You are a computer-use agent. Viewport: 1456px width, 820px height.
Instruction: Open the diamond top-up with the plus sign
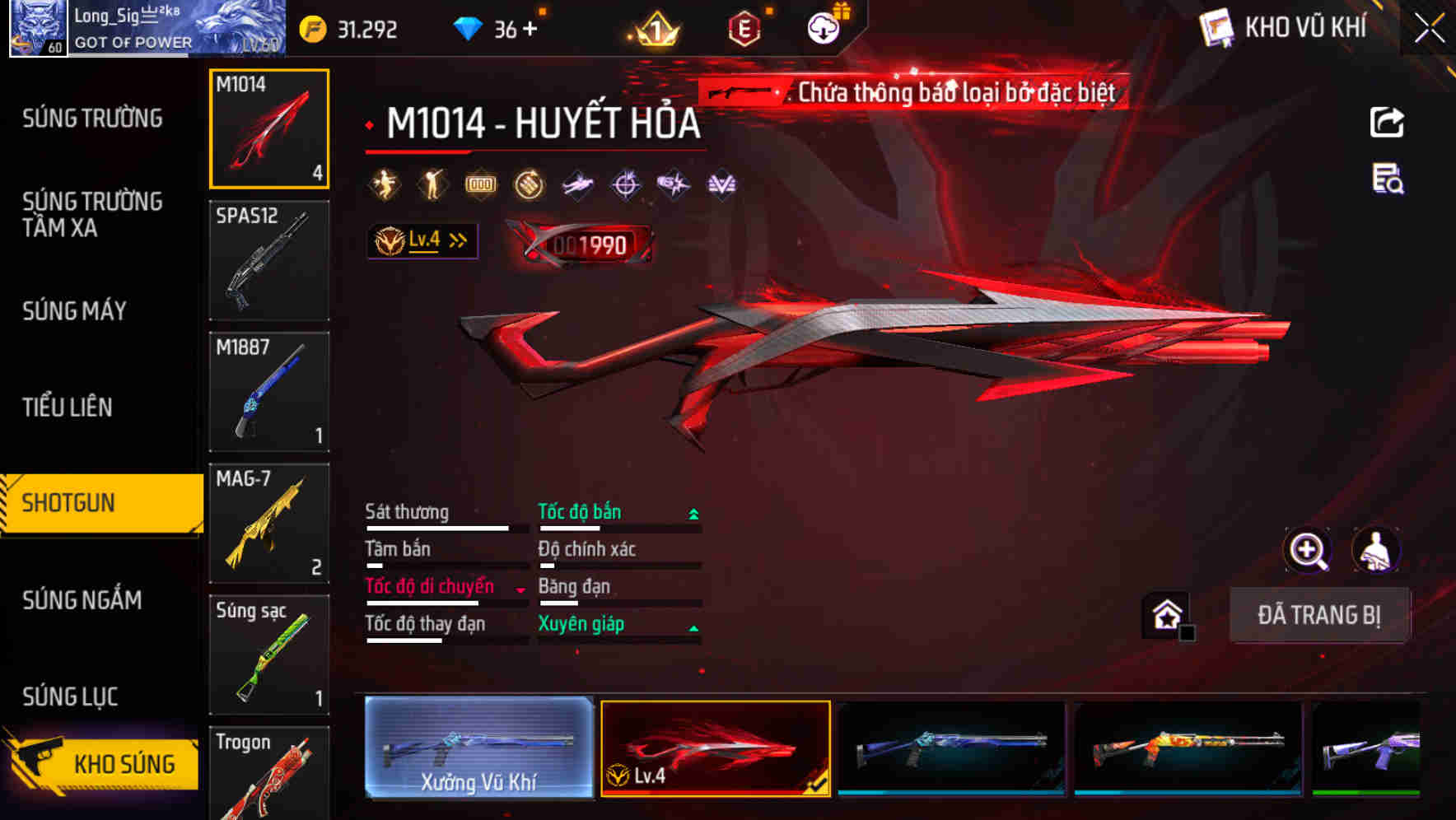click(x=531, y=27)
